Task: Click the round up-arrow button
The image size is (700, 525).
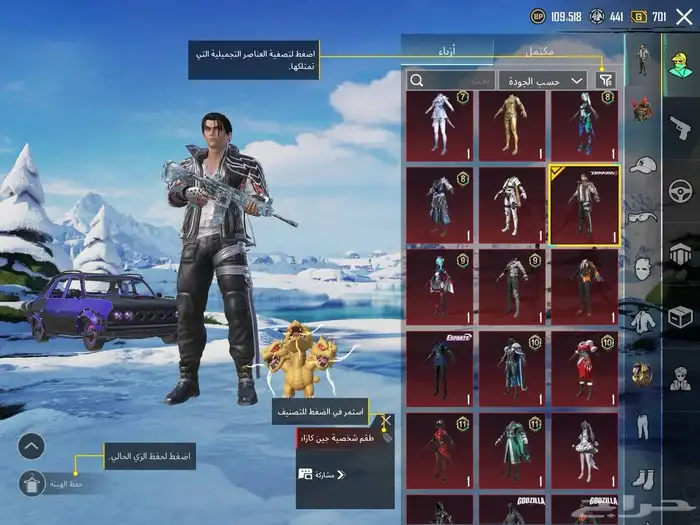Action: pos(32,446)
